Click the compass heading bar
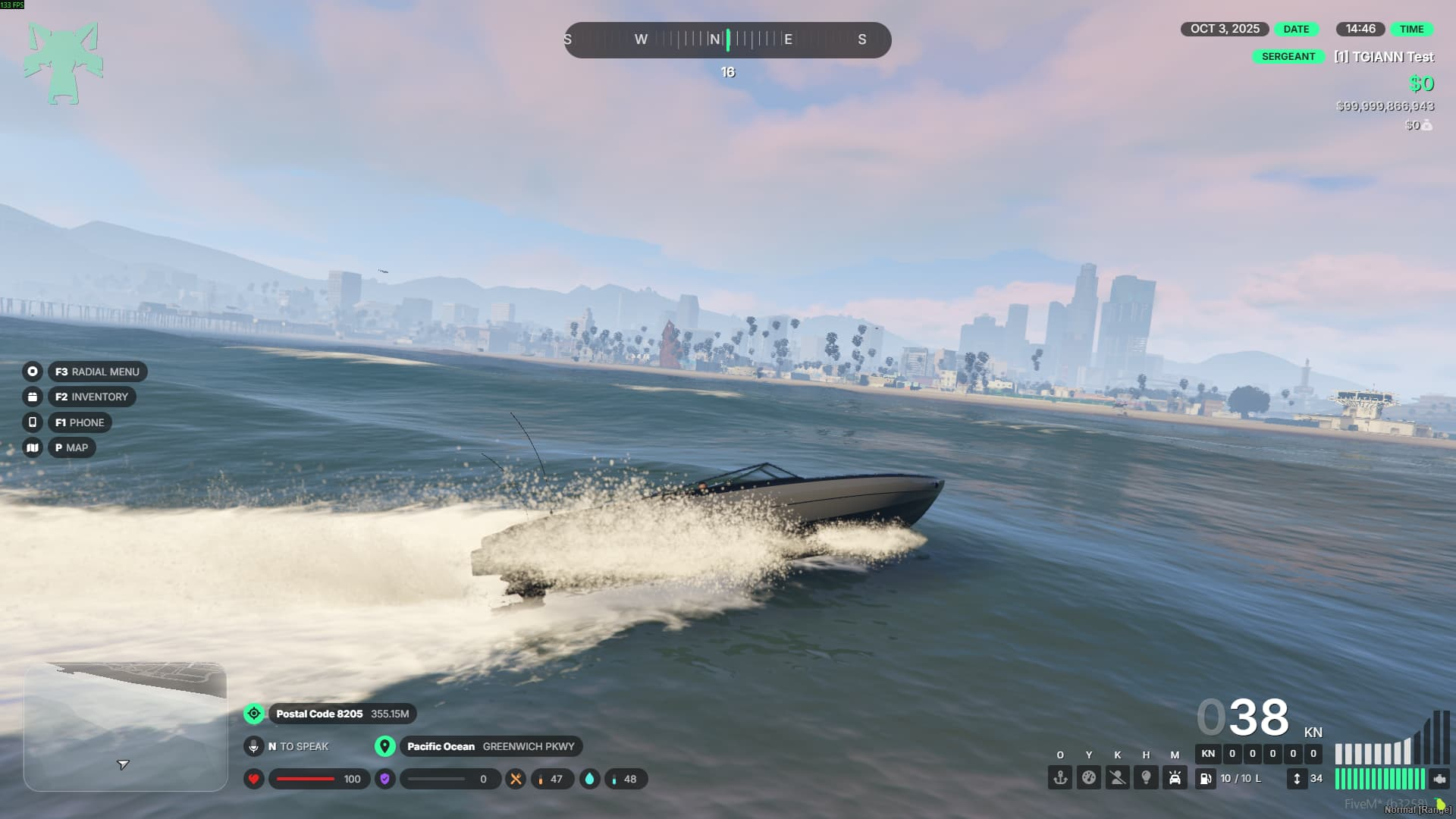 point(727,39)
